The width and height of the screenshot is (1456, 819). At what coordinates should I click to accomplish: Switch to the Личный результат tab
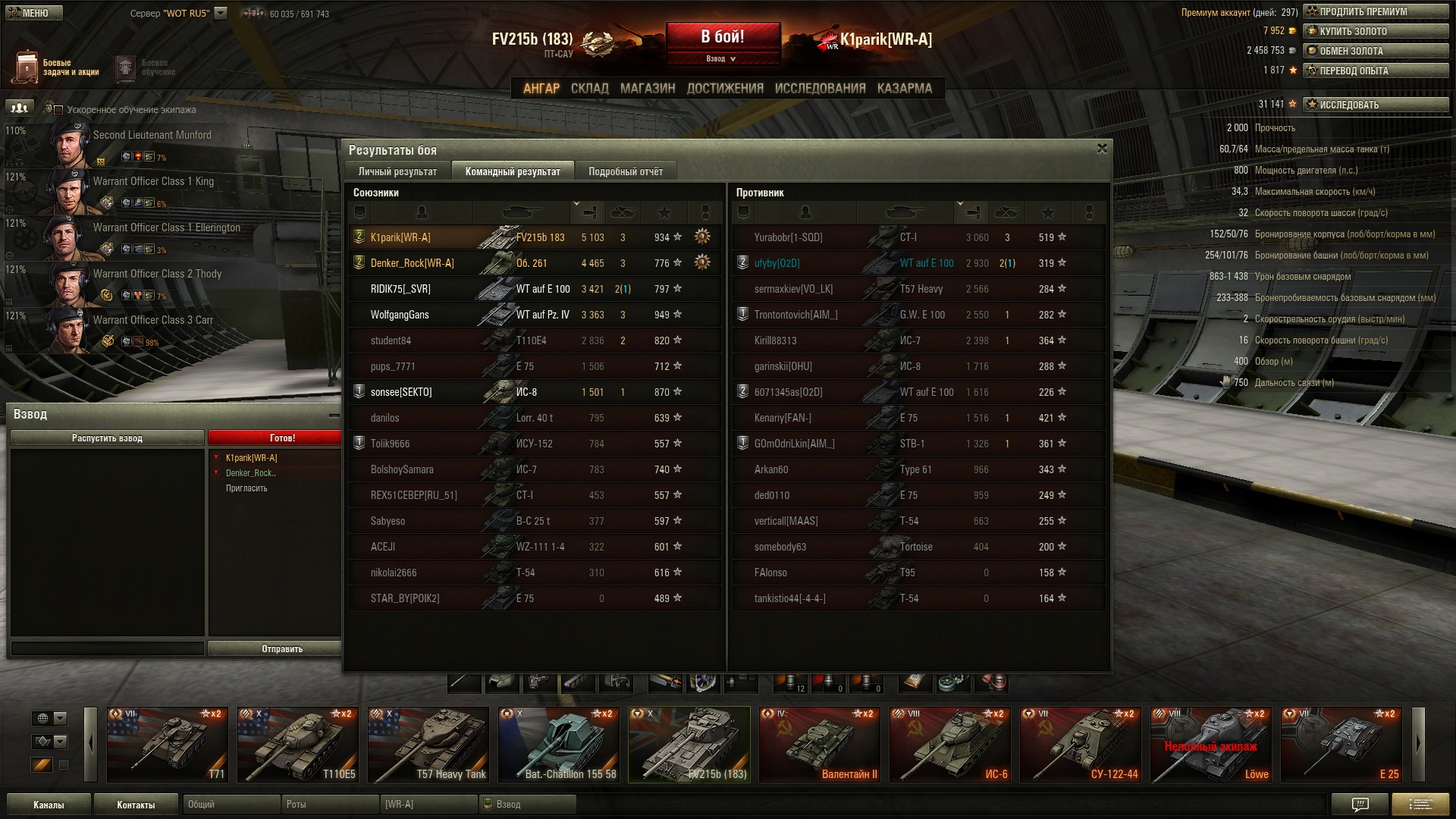397,171
